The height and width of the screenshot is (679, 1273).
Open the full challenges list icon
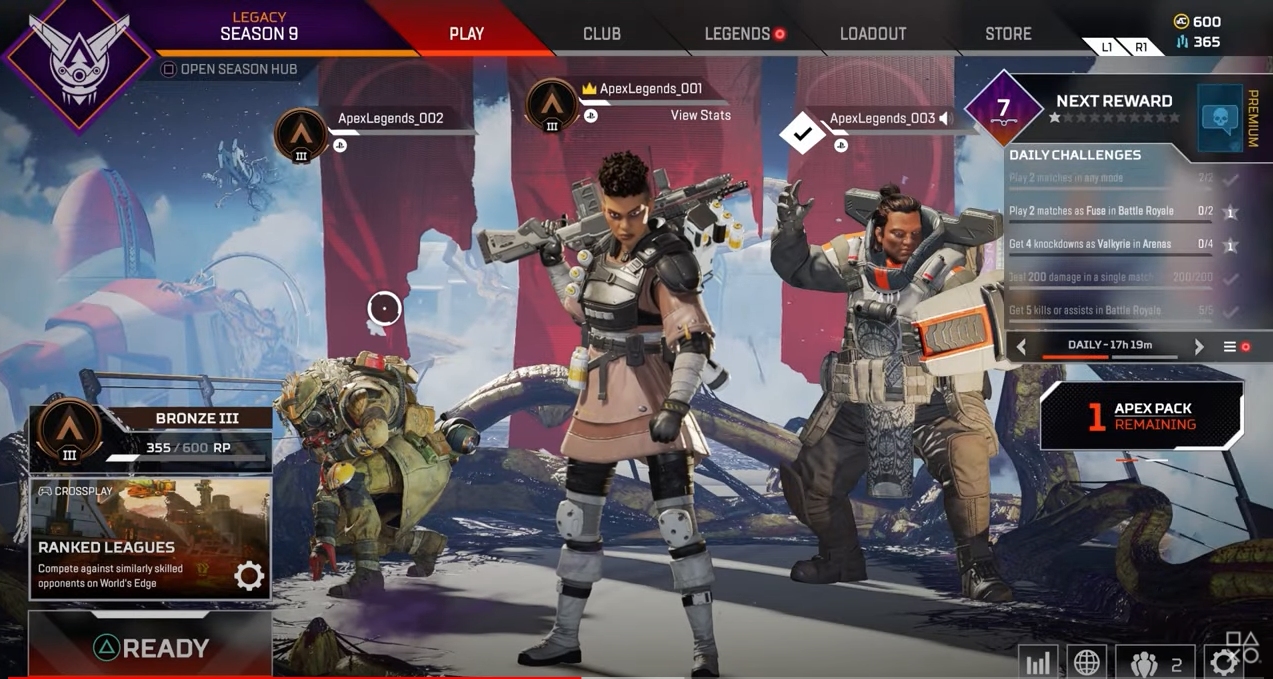coord(1230,346)
